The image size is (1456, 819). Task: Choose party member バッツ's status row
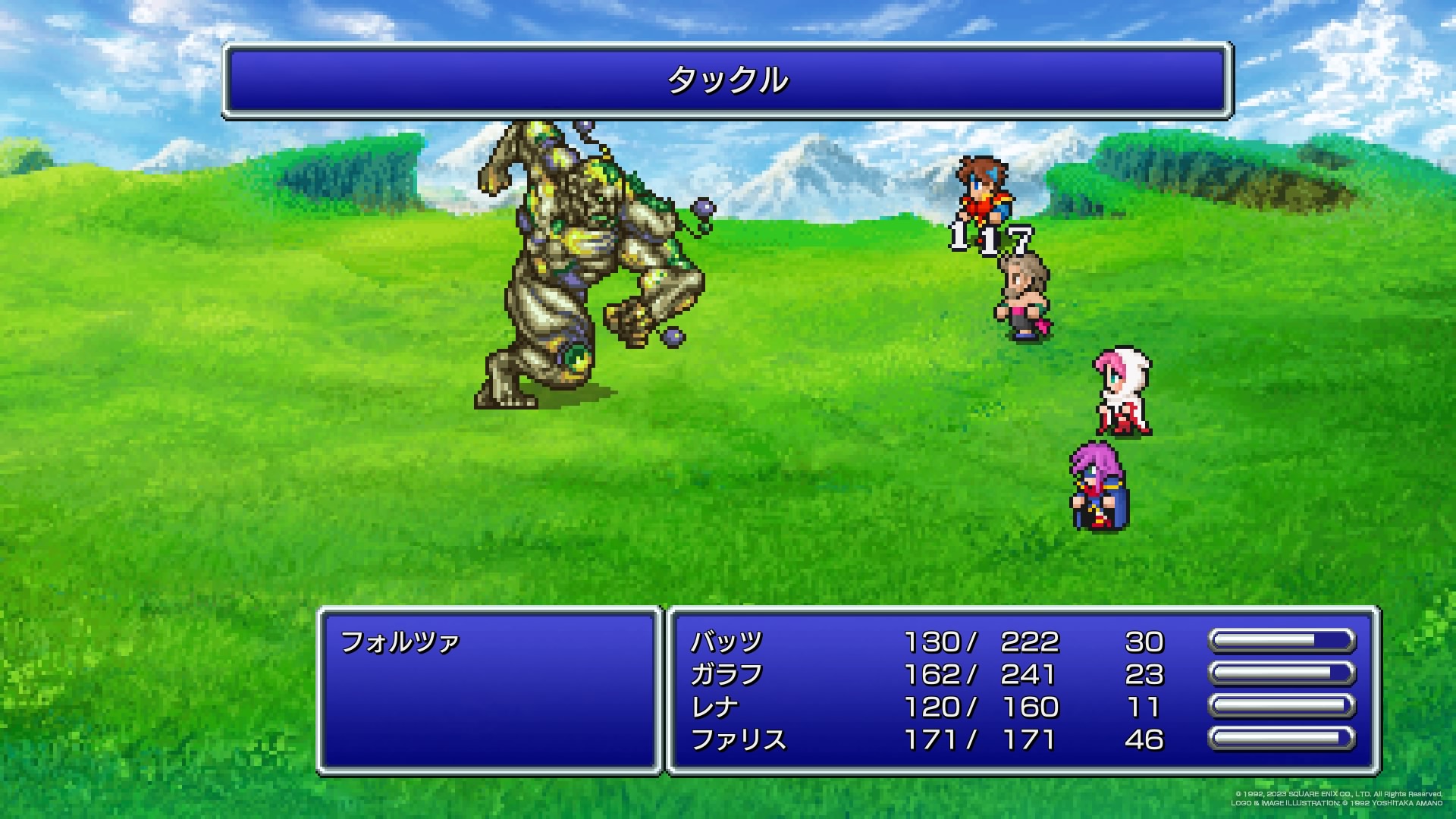[726, 642]
